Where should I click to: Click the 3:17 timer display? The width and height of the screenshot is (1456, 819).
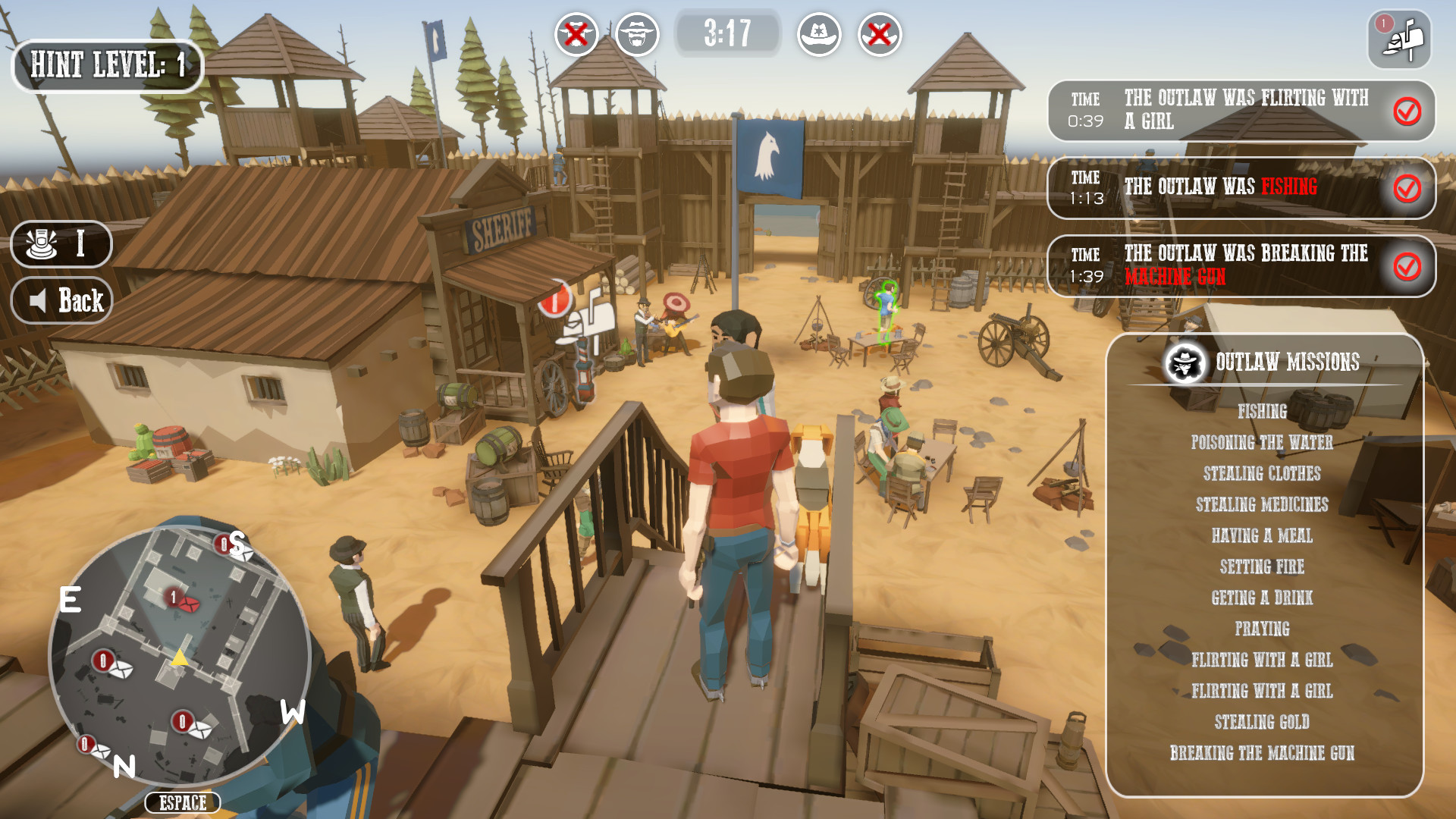(x=727, y=33)
